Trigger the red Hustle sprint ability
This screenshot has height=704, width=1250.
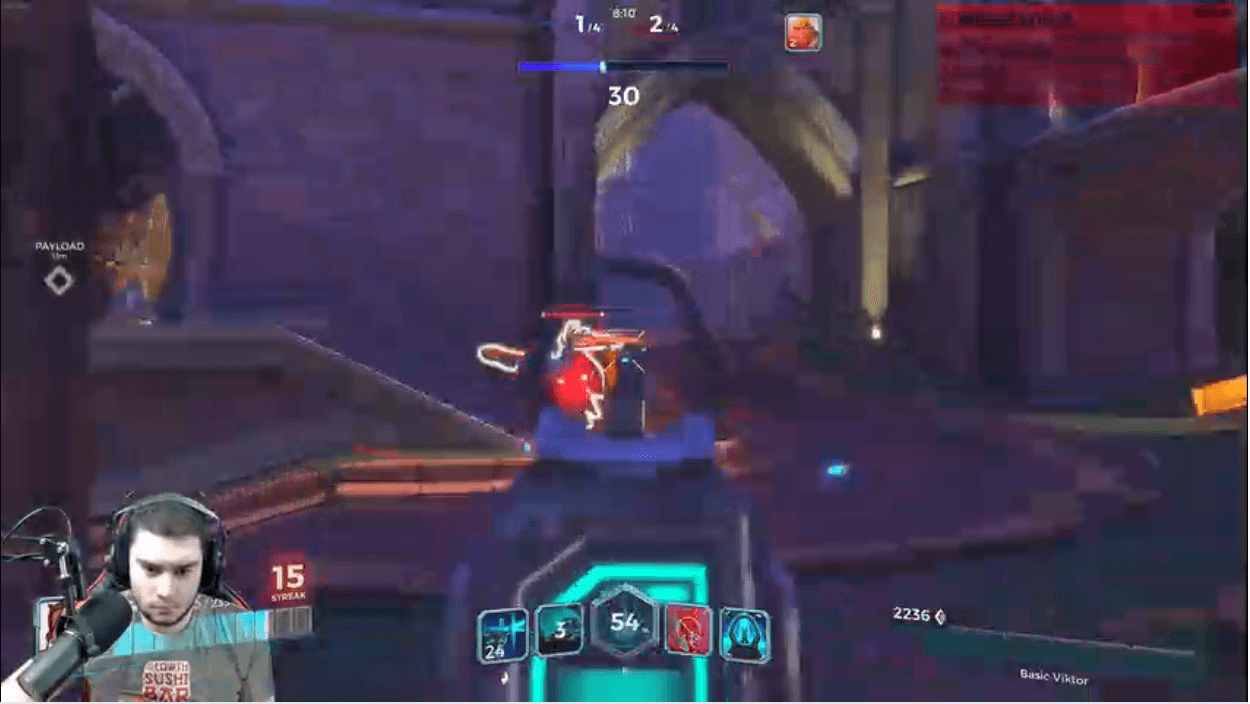688,631
